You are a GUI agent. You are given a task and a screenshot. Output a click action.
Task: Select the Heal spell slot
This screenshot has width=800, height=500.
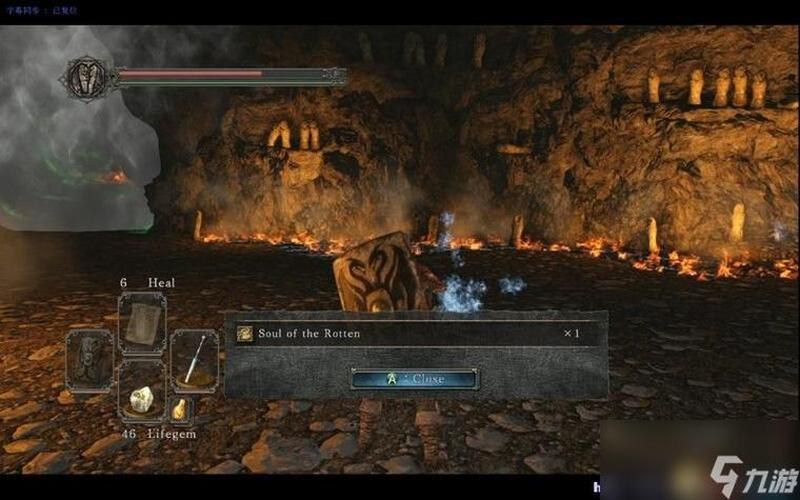click(x=141, y=321)
